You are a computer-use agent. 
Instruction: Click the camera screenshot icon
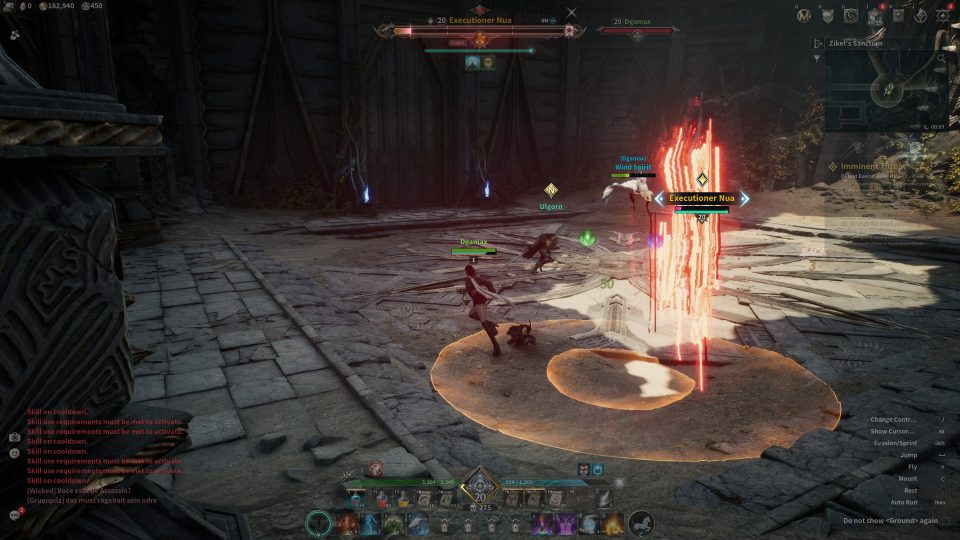coord(15,437)
